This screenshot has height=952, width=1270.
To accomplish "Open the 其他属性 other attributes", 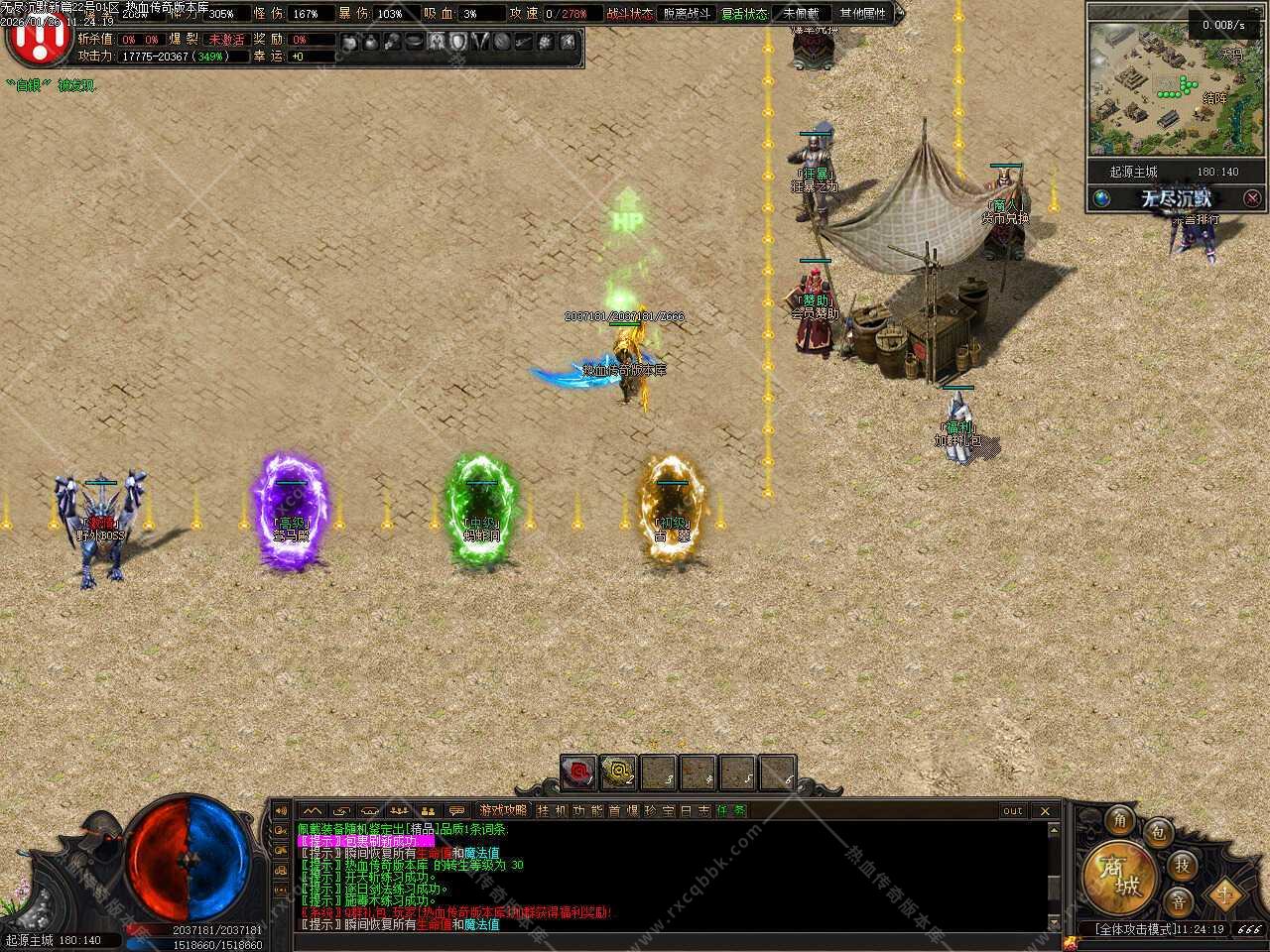I will [862, 14].
